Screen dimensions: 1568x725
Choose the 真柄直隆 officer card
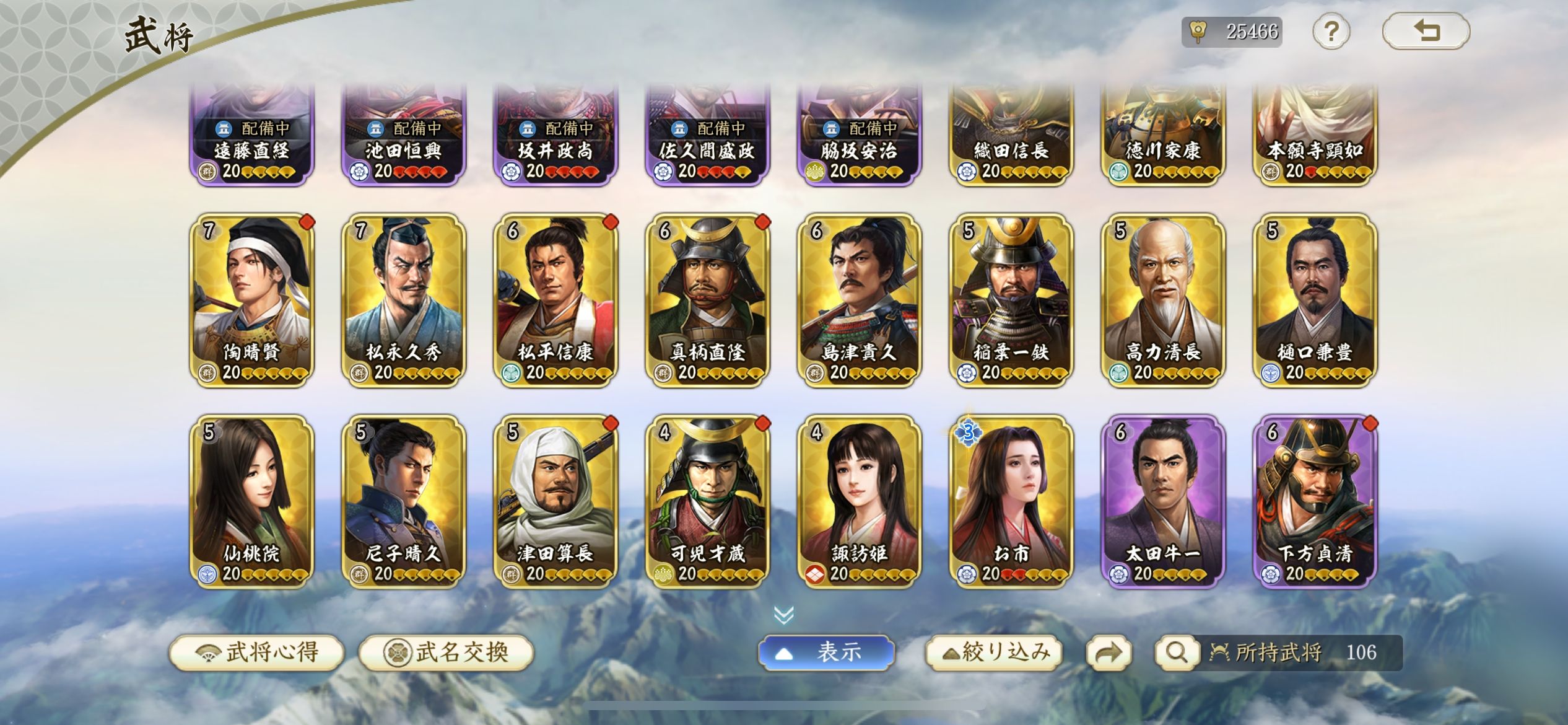[x=708, y=301]
